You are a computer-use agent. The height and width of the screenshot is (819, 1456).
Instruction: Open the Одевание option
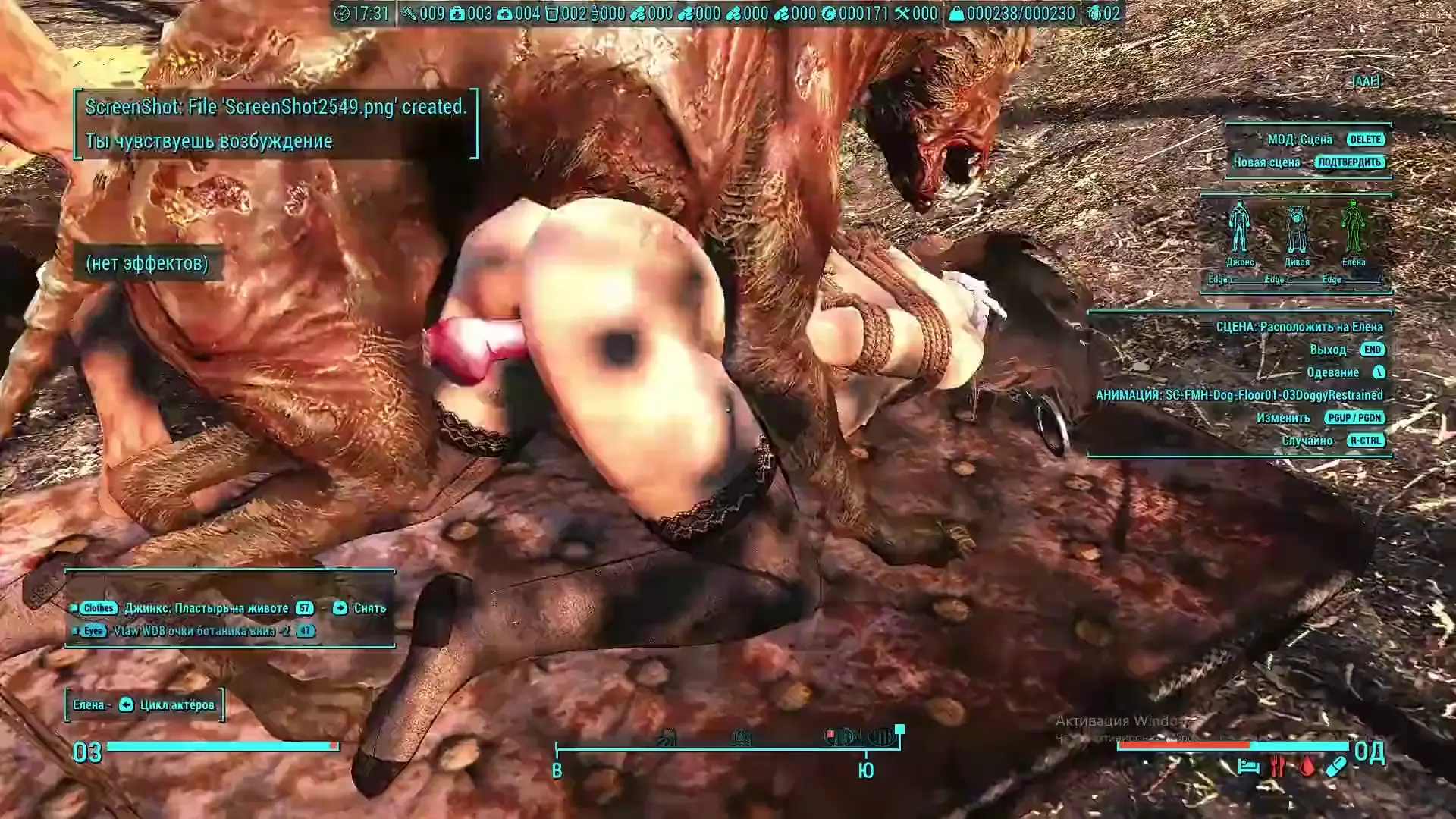point(1379,372)
